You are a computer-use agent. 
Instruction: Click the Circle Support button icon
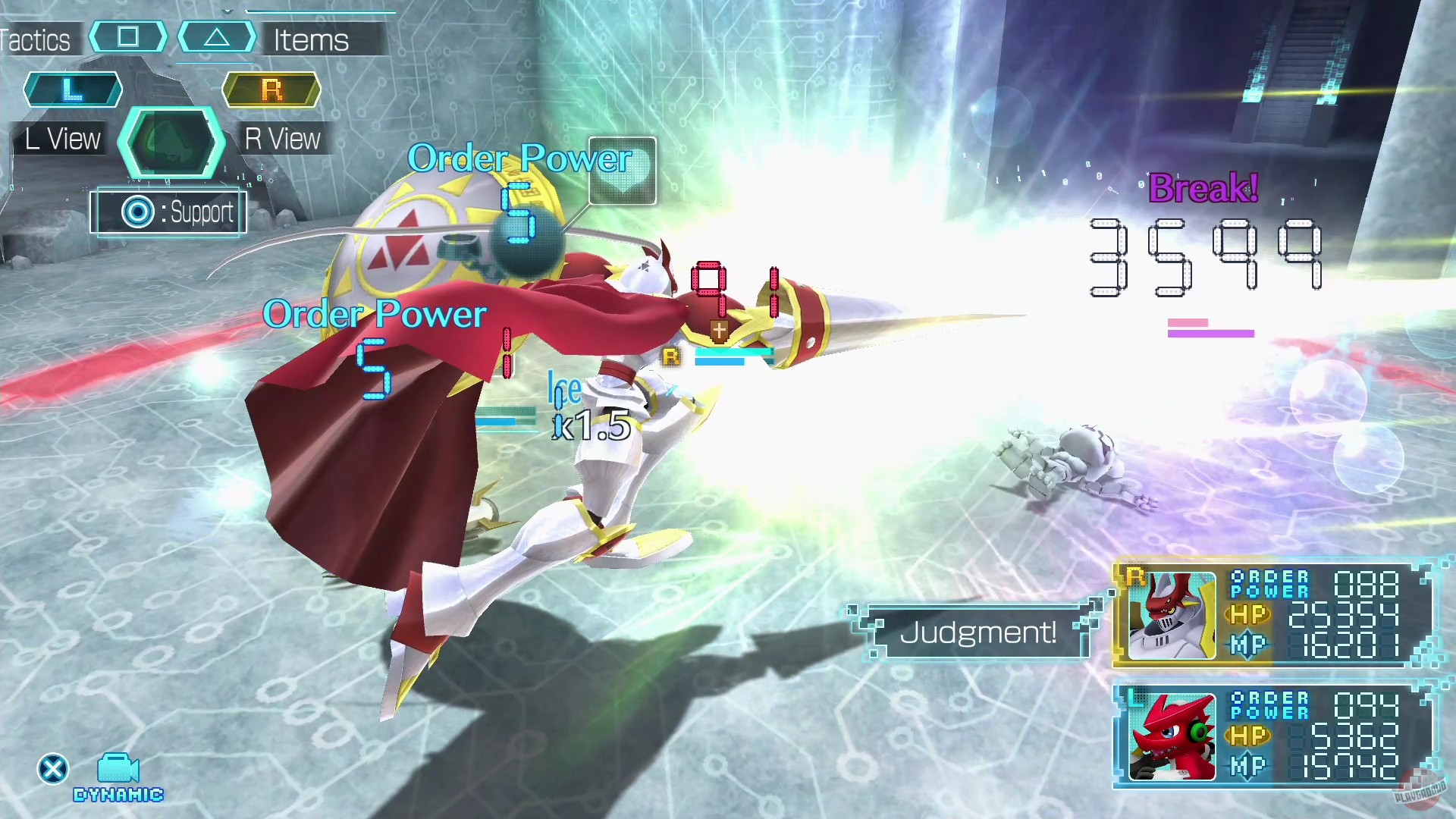pyautogui.click(x=136, y=212)
